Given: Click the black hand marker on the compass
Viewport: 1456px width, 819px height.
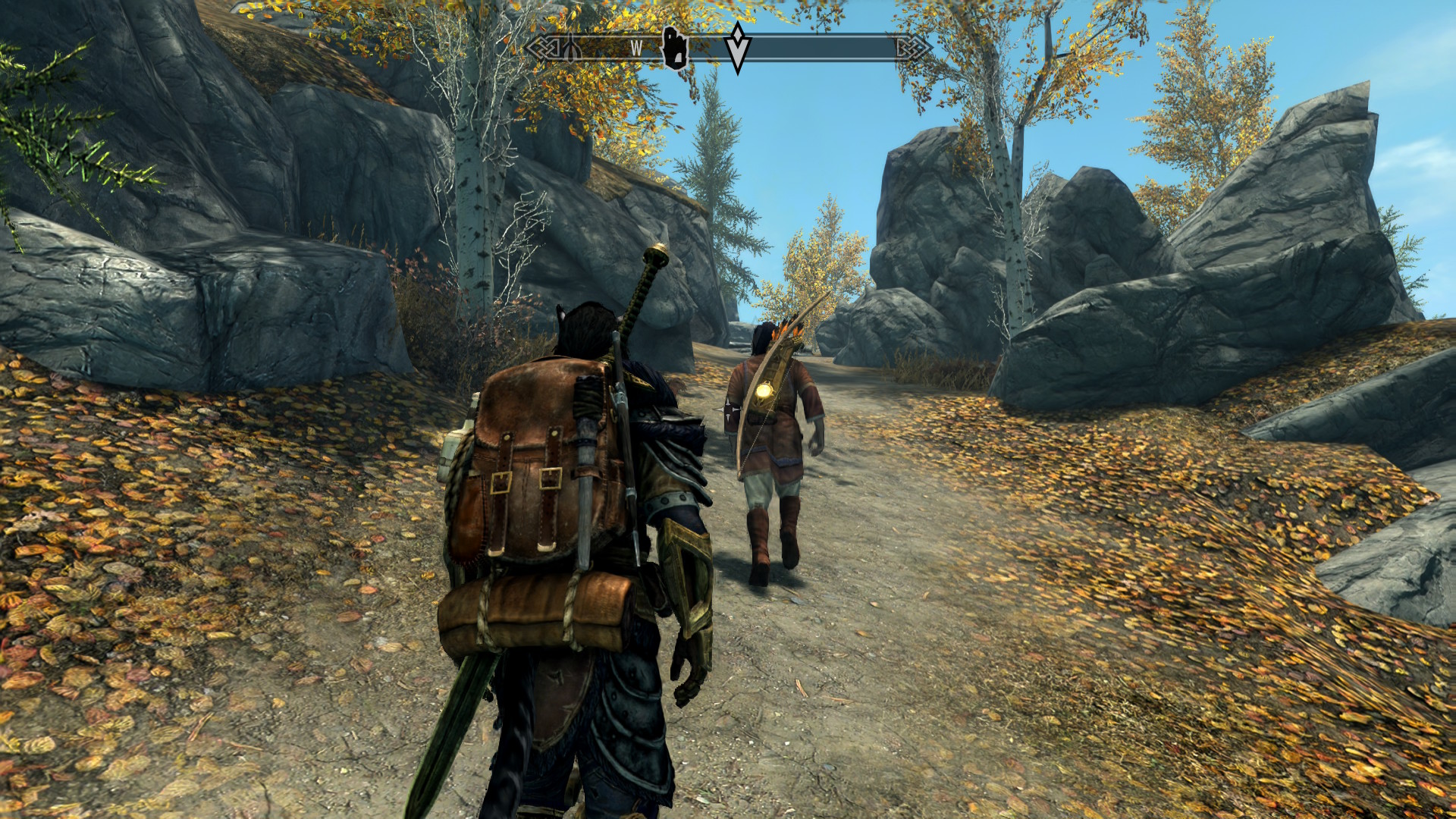Looking at the screenshot, I should (x=675, y=49).
